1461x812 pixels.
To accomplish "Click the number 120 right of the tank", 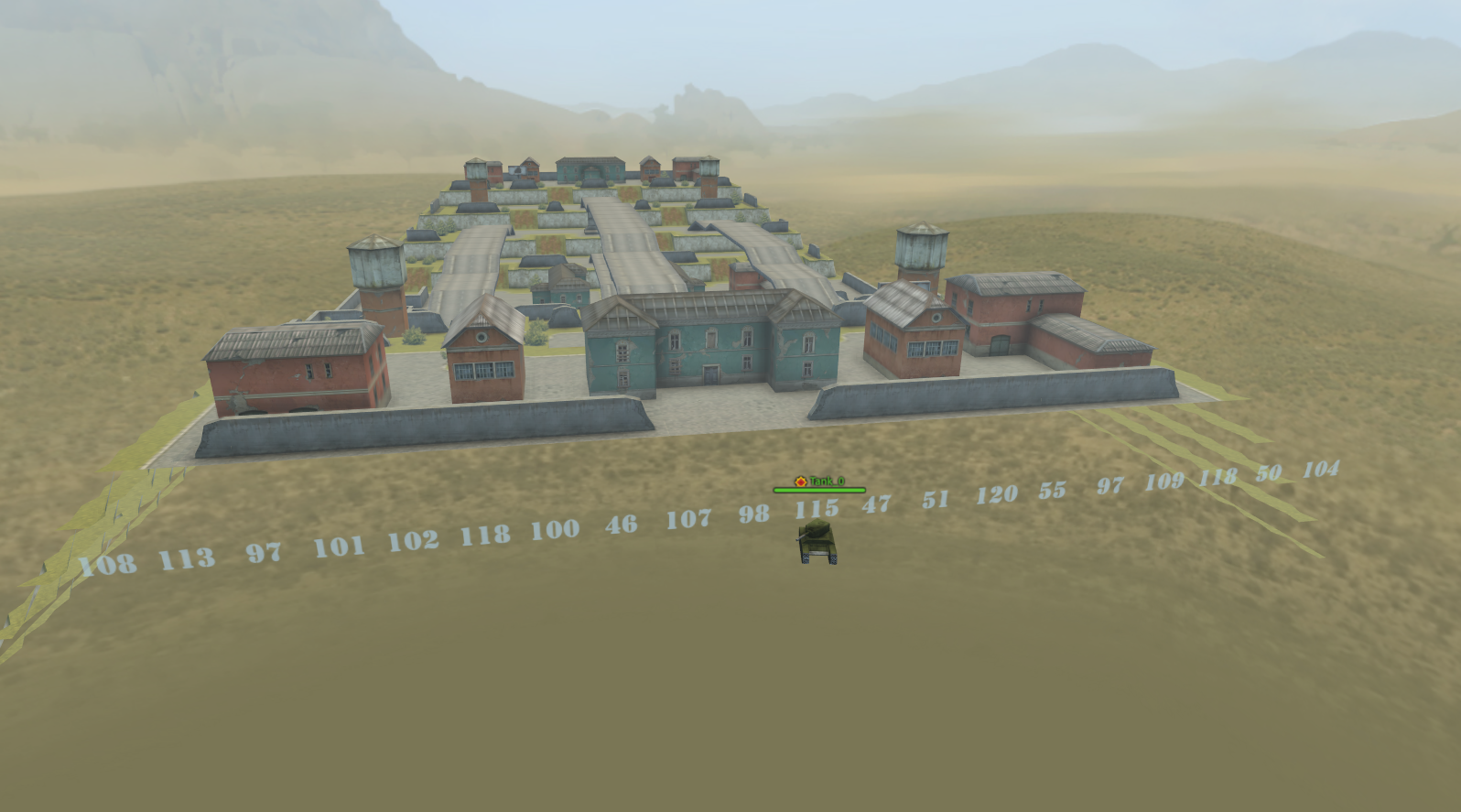I will (997, 494).
